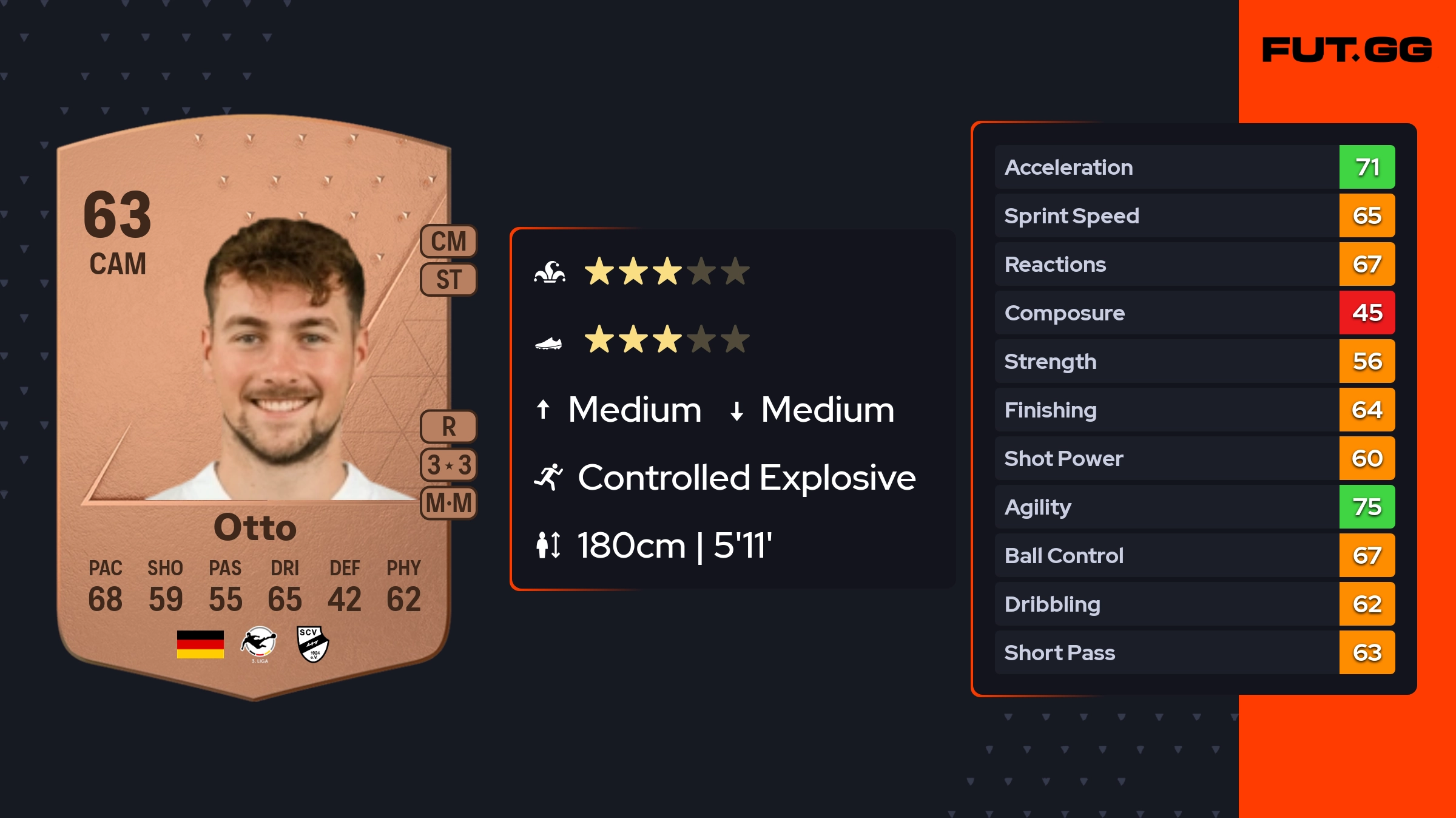Open the 3. Liga league logo
This screenshot has height=818, width=1456.
coord(259,644)
